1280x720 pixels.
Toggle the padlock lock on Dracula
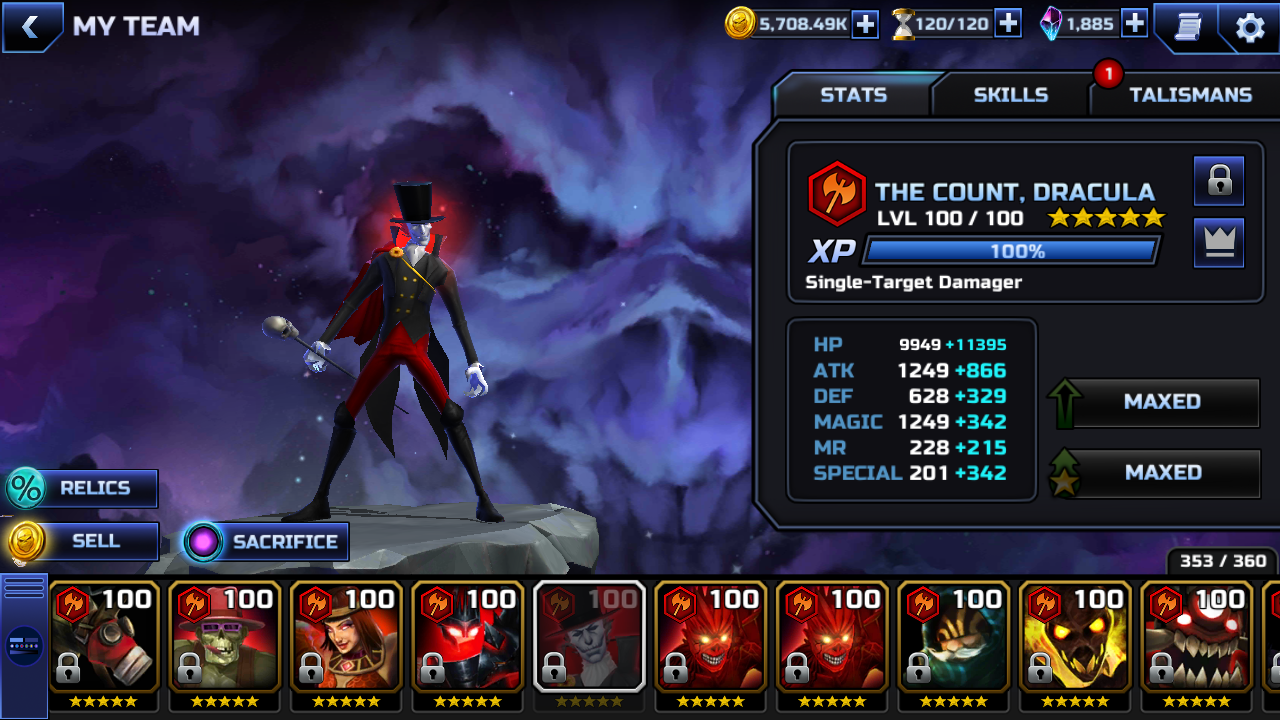point(1219,181)
